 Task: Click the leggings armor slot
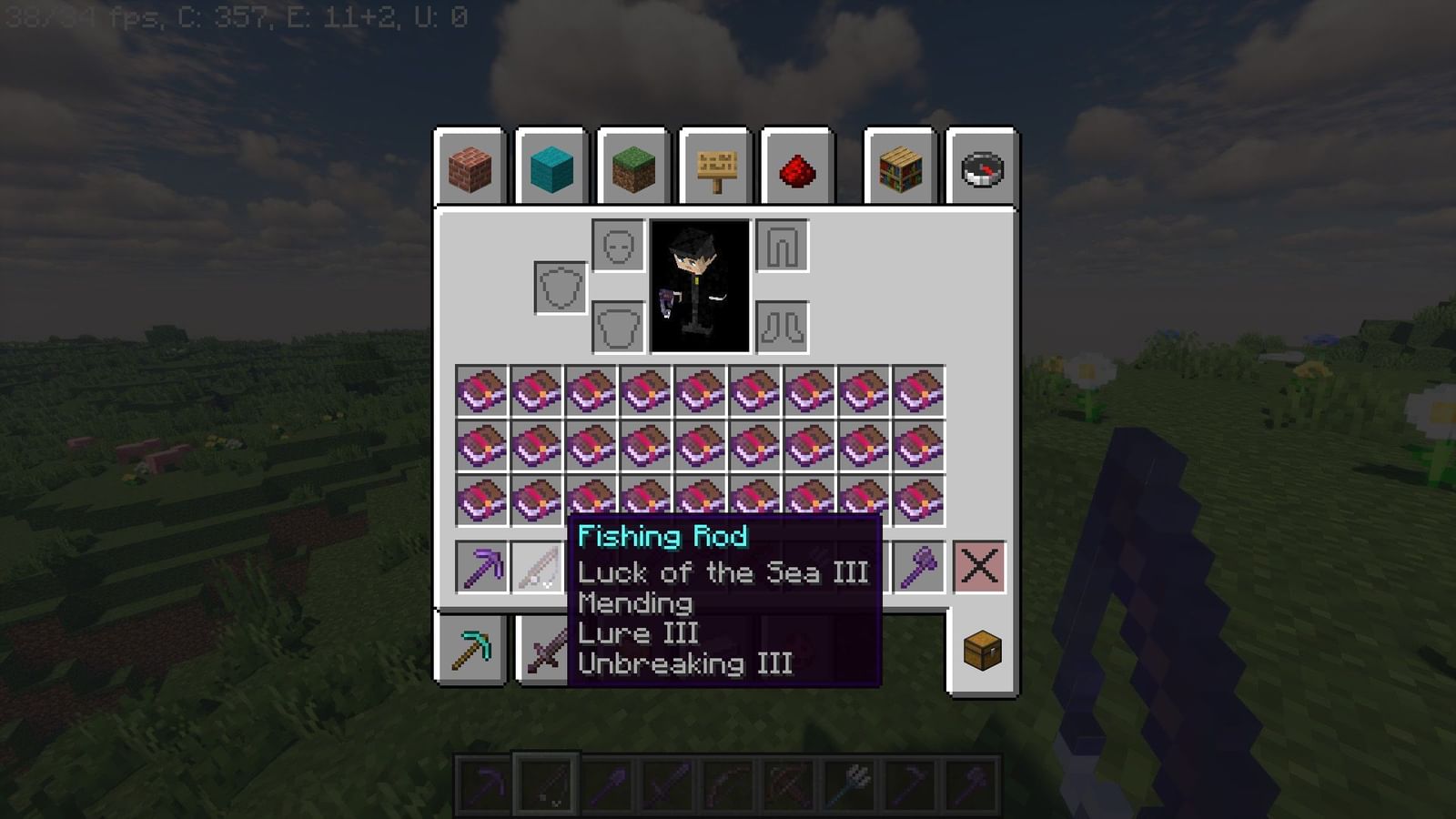[x=781, y=244]
